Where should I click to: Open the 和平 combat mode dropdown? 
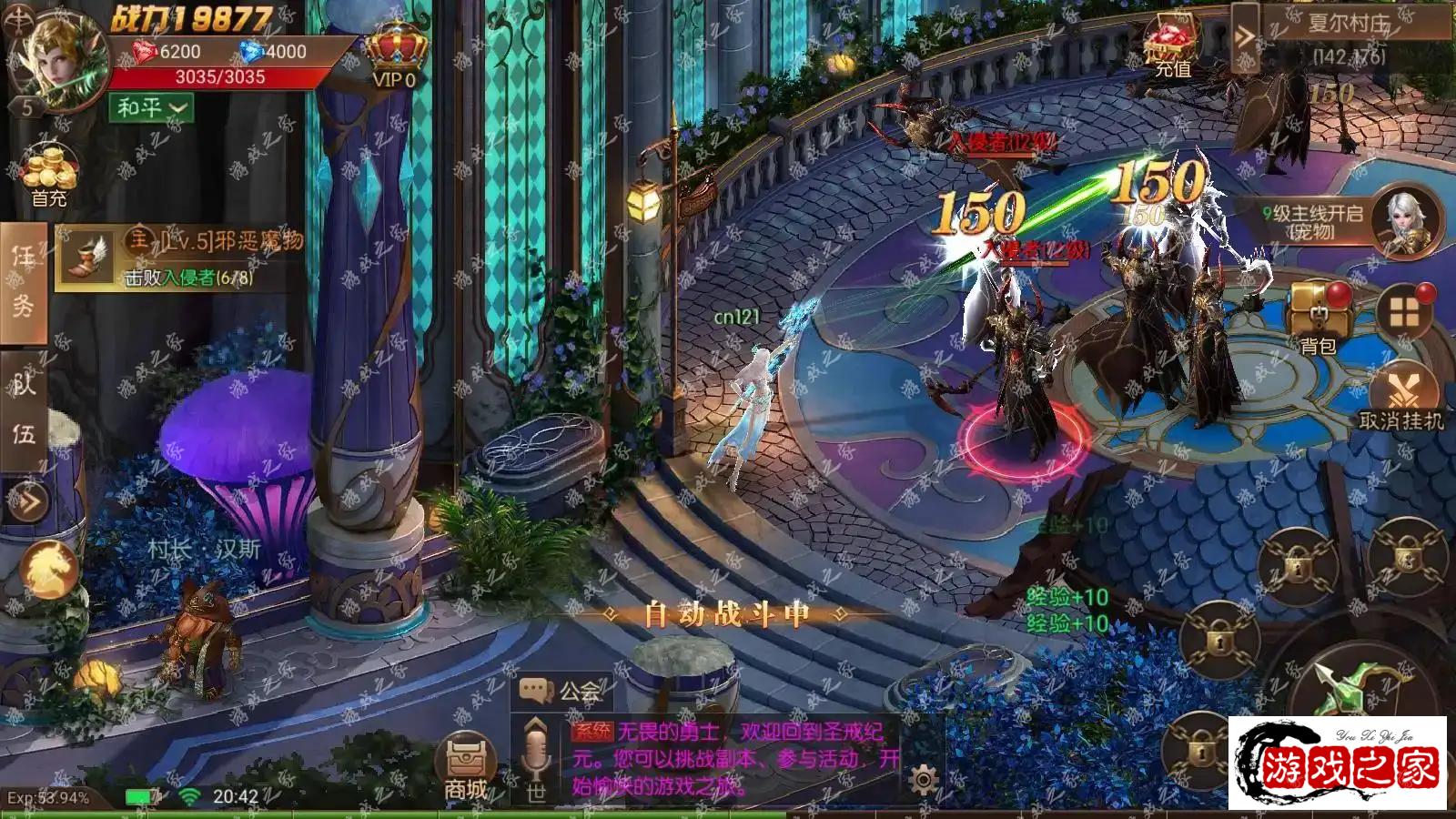pos(151,108)
